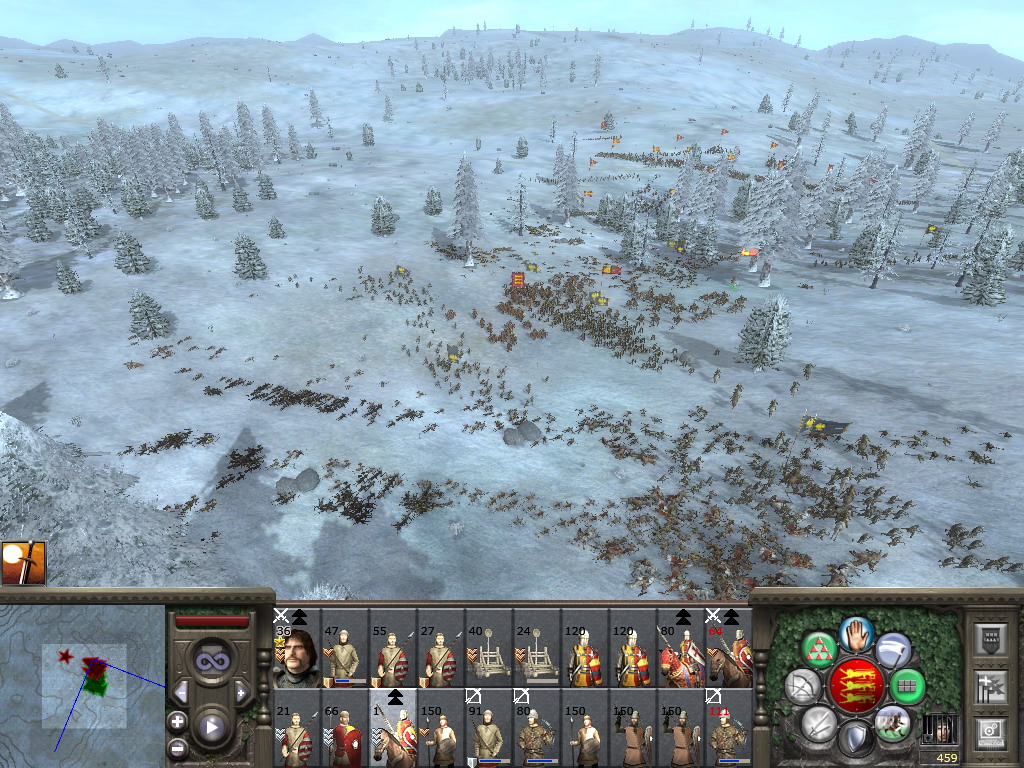The height and width of the screenshot is (768, 1024).
Task: Select the red faction lions emblem button
Action: (x=856, y=686)
